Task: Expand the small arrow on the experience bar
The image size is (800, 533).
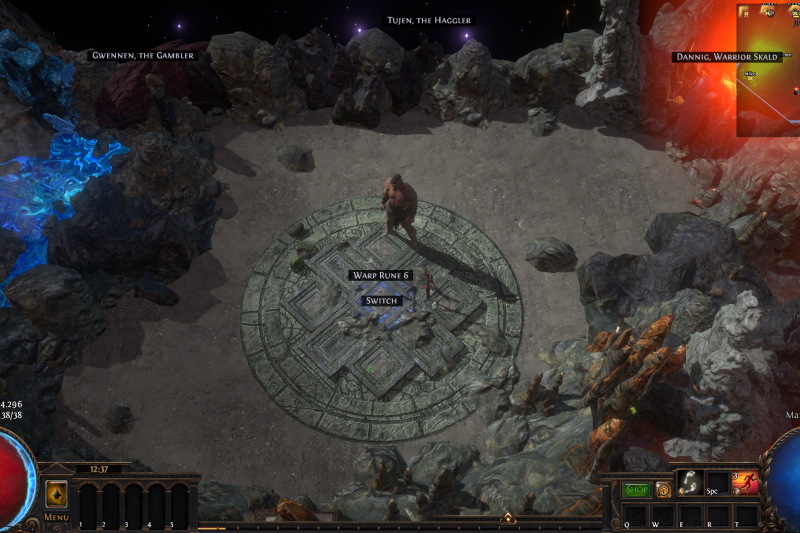Action: coord(508,518)
